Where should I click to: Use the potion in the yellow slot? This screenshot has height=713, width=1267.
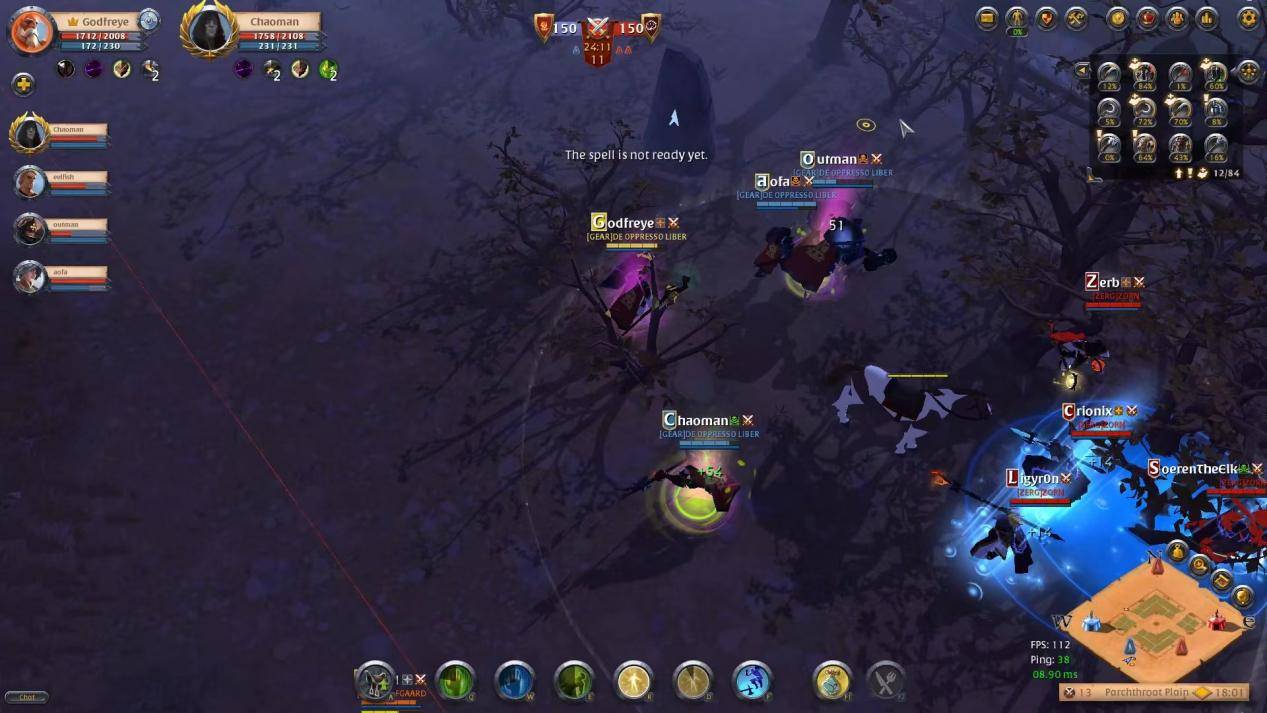[x=832, y=681]
